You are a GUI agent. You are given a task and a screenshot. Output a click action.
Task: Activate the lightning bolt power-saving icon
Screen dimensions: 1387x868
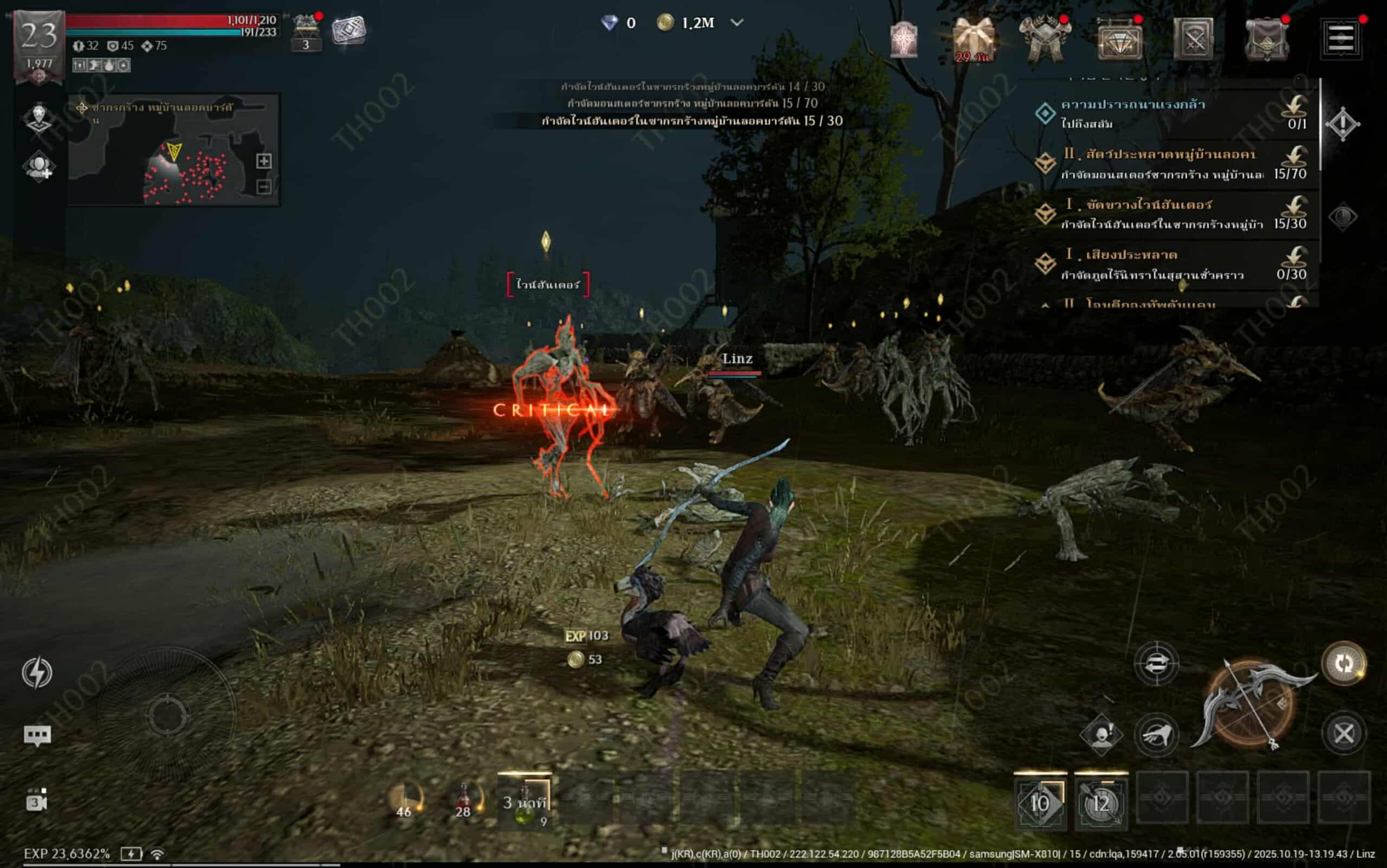click(x=37, y=673)
